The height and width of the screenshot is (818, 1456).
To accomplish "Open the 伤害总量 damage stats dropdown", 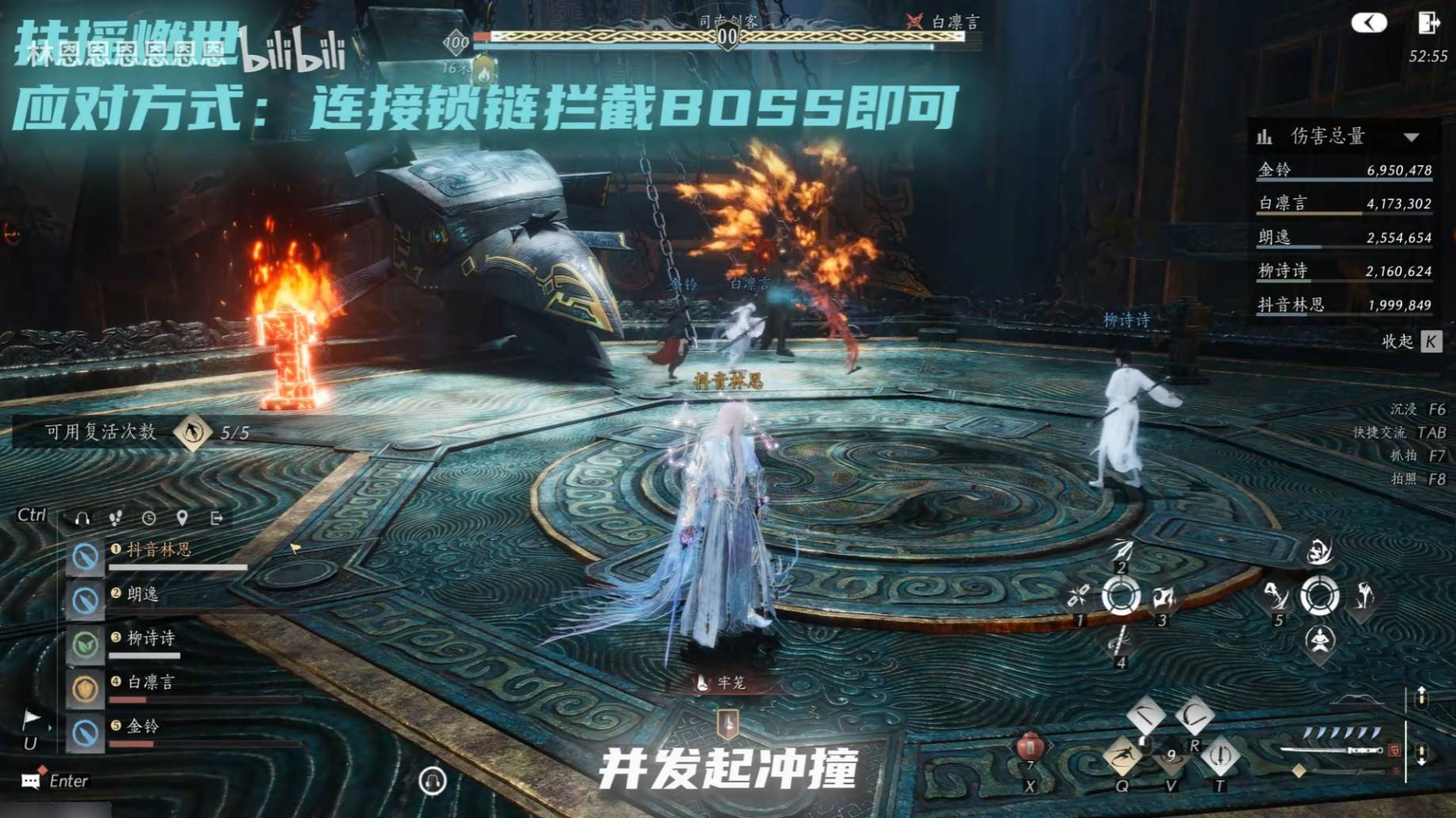I will [x=1412, y=137].
